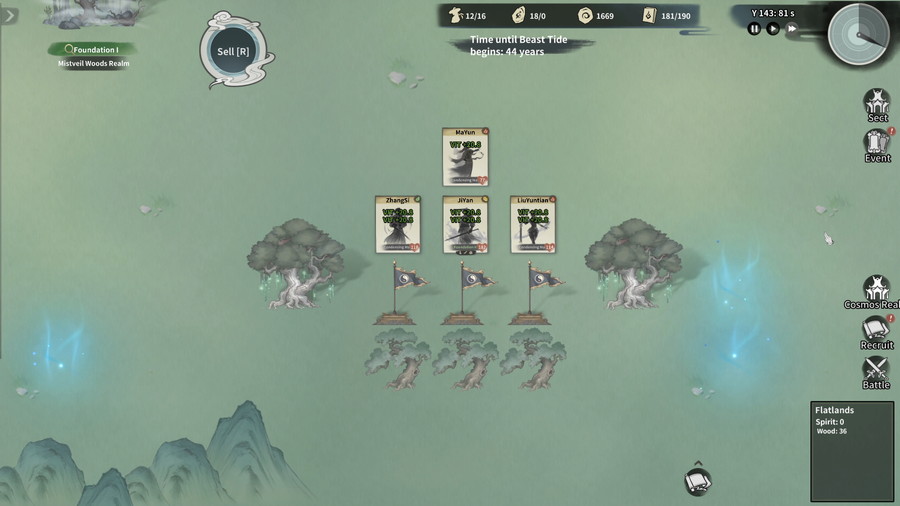Open the Recruit menu
900x506 pixels.
pyautogui.click(x=877, y=332)
